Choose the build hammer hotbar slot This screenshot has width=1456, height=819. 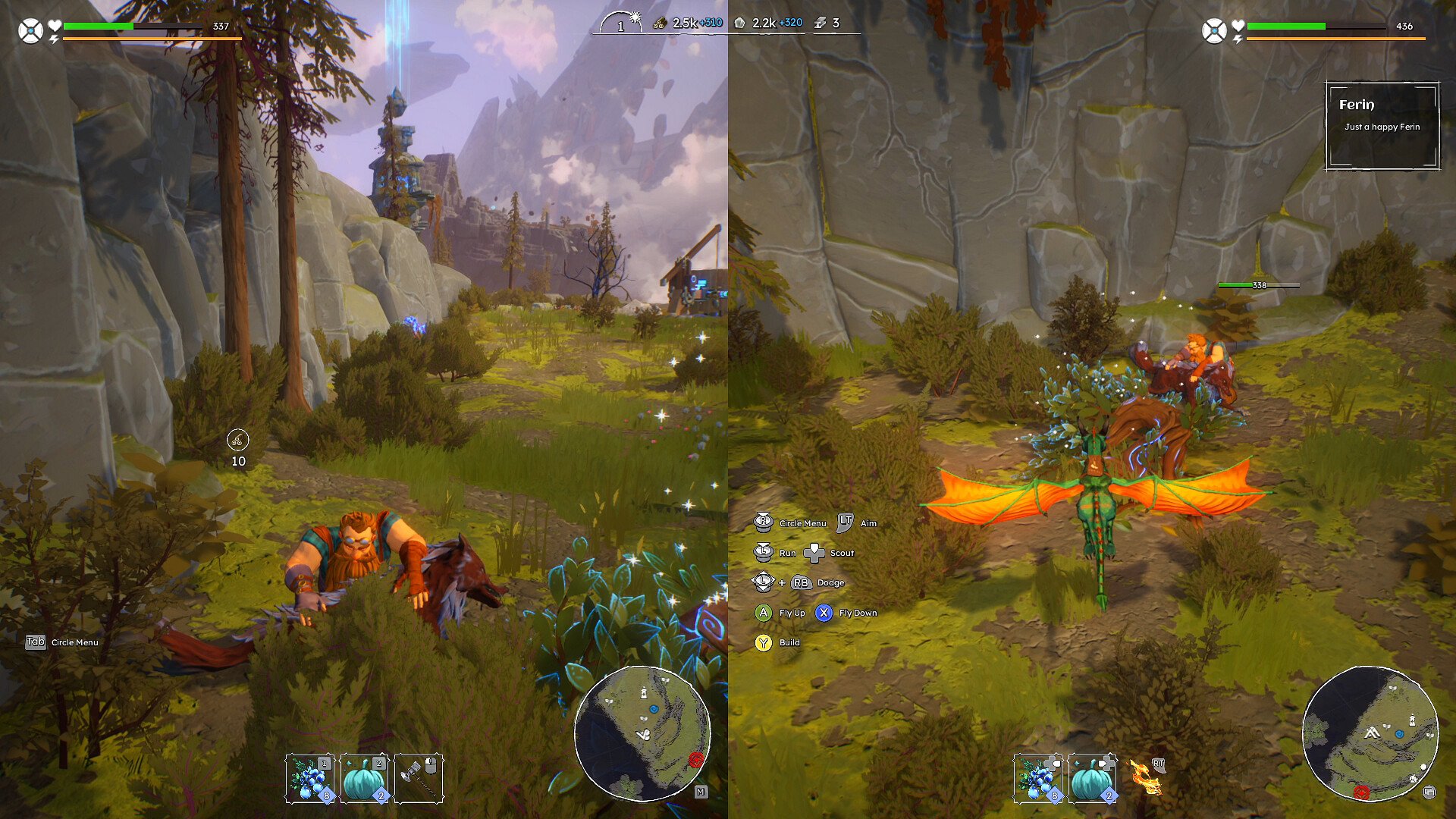pyautogui.click(x=419, y=778)
